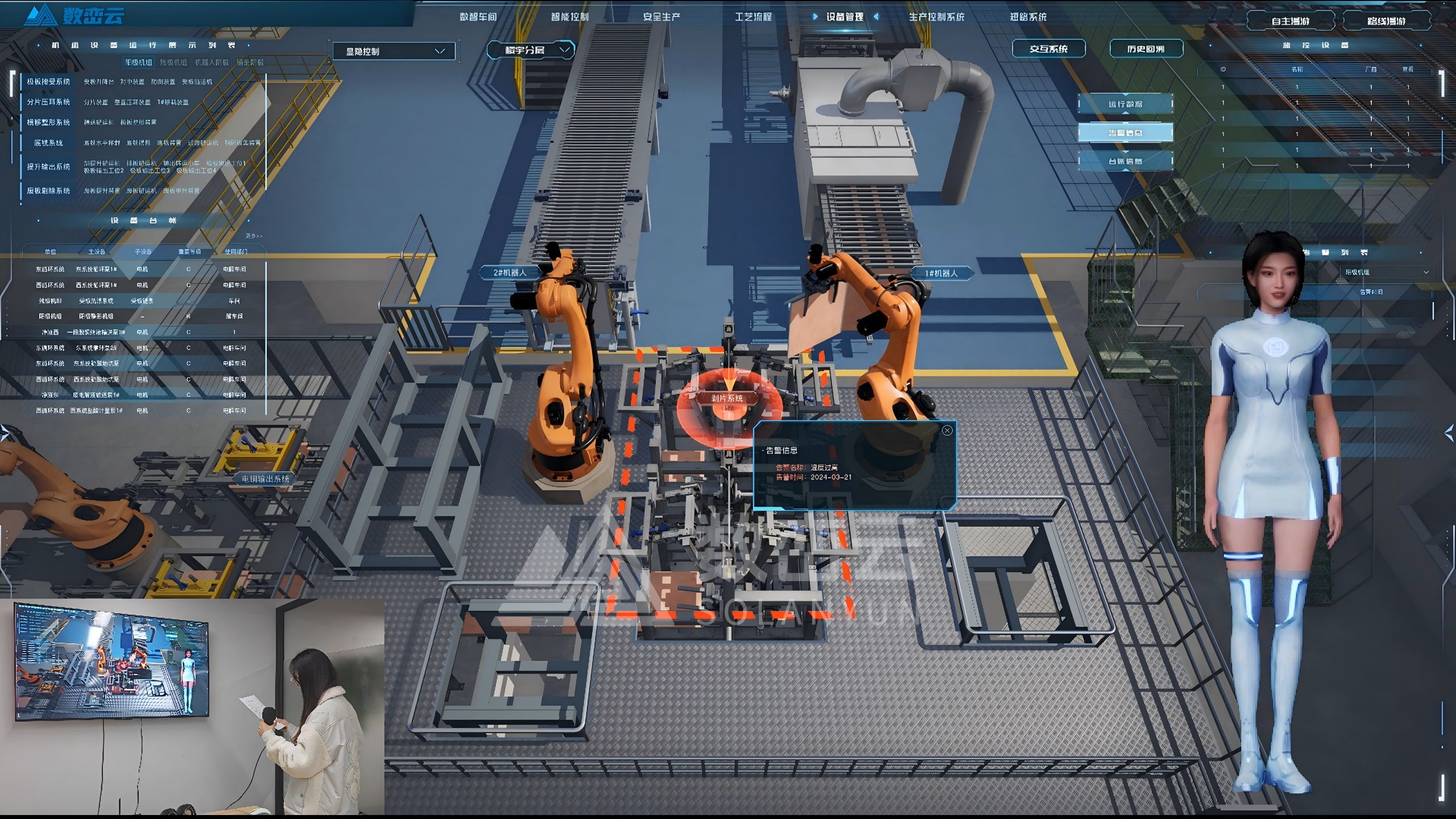This screenshot has height=819, width=1456.
Task: Close the 告警信息 alarm popup
Action: tap(947, 431)
